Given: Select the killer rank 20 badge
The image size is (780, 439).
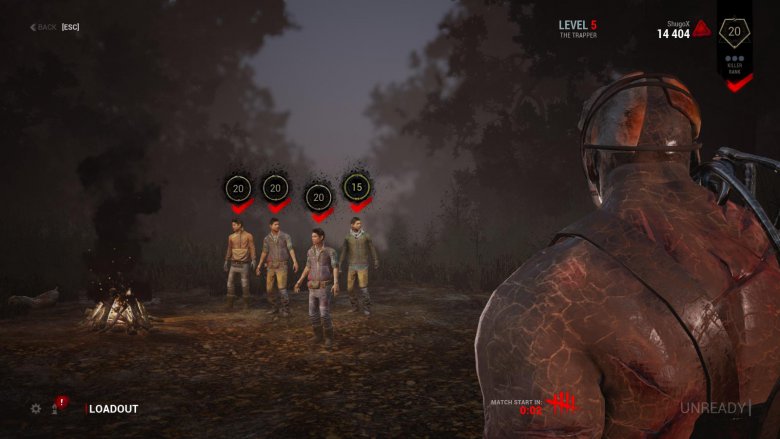Looking at the screenshot, I should (x=735, y=32).
